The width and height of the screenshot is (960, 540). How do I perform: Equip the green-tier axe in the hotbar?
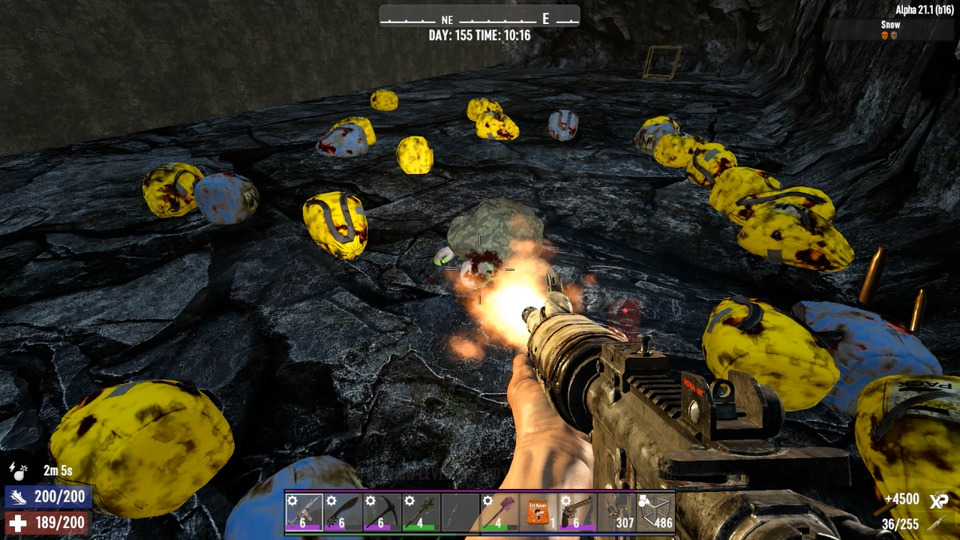tap(421, 512)
